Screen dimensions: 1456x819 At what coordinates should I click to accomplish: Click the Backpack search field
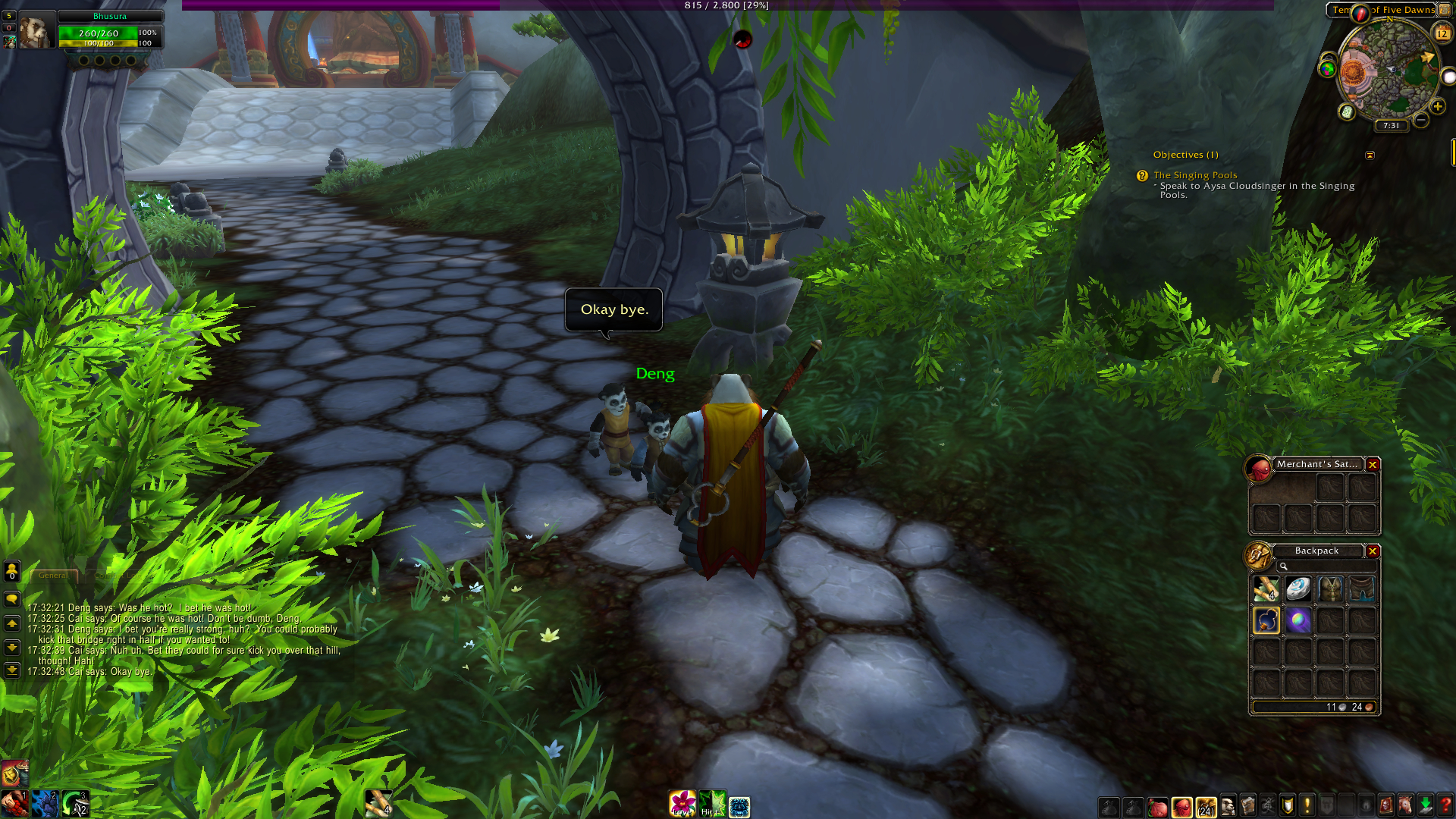[x=1327, y=566]
